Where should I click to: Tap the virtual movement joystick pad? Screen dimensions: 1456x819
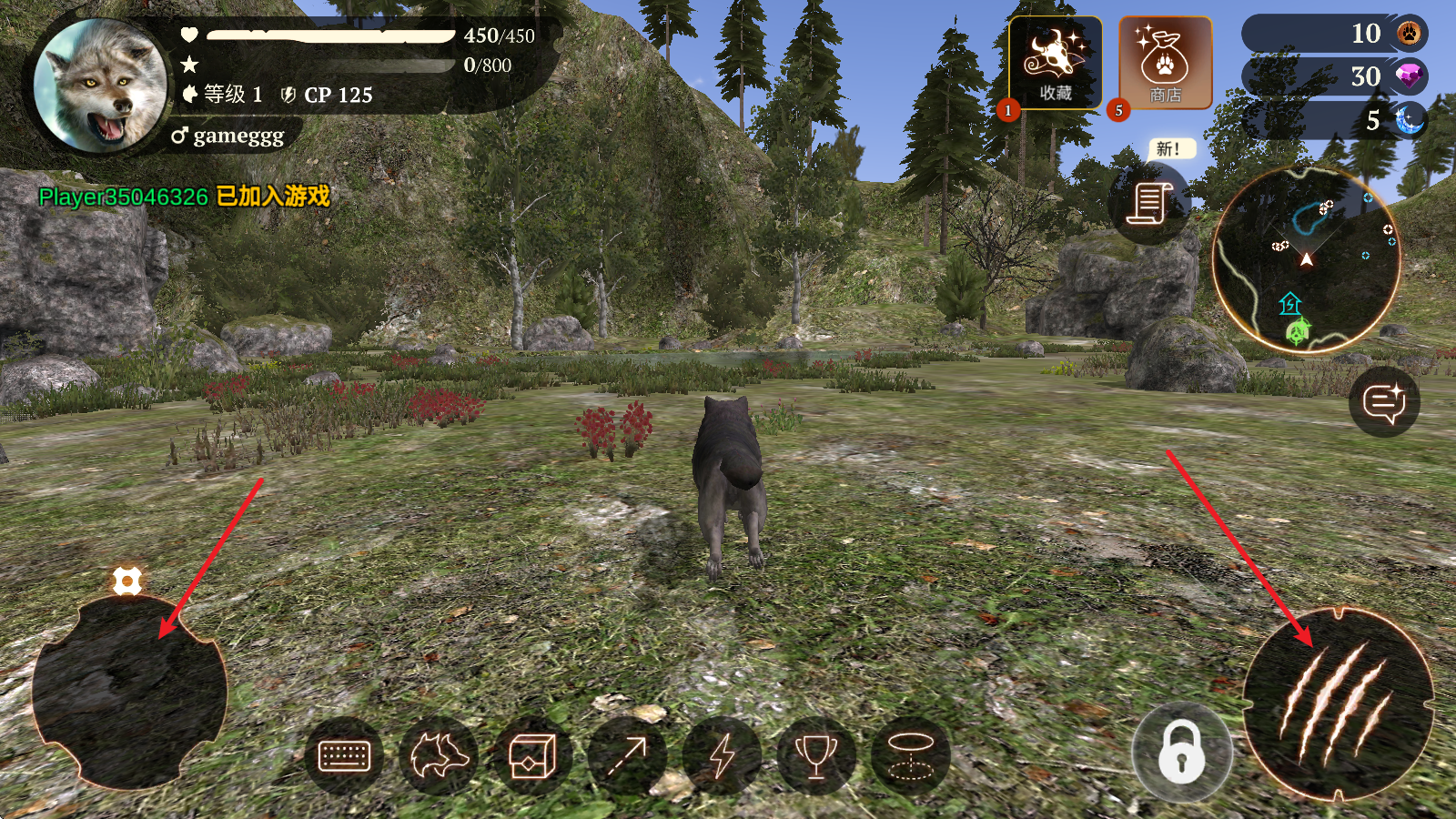pyautogui.click(x=129, y=692)
